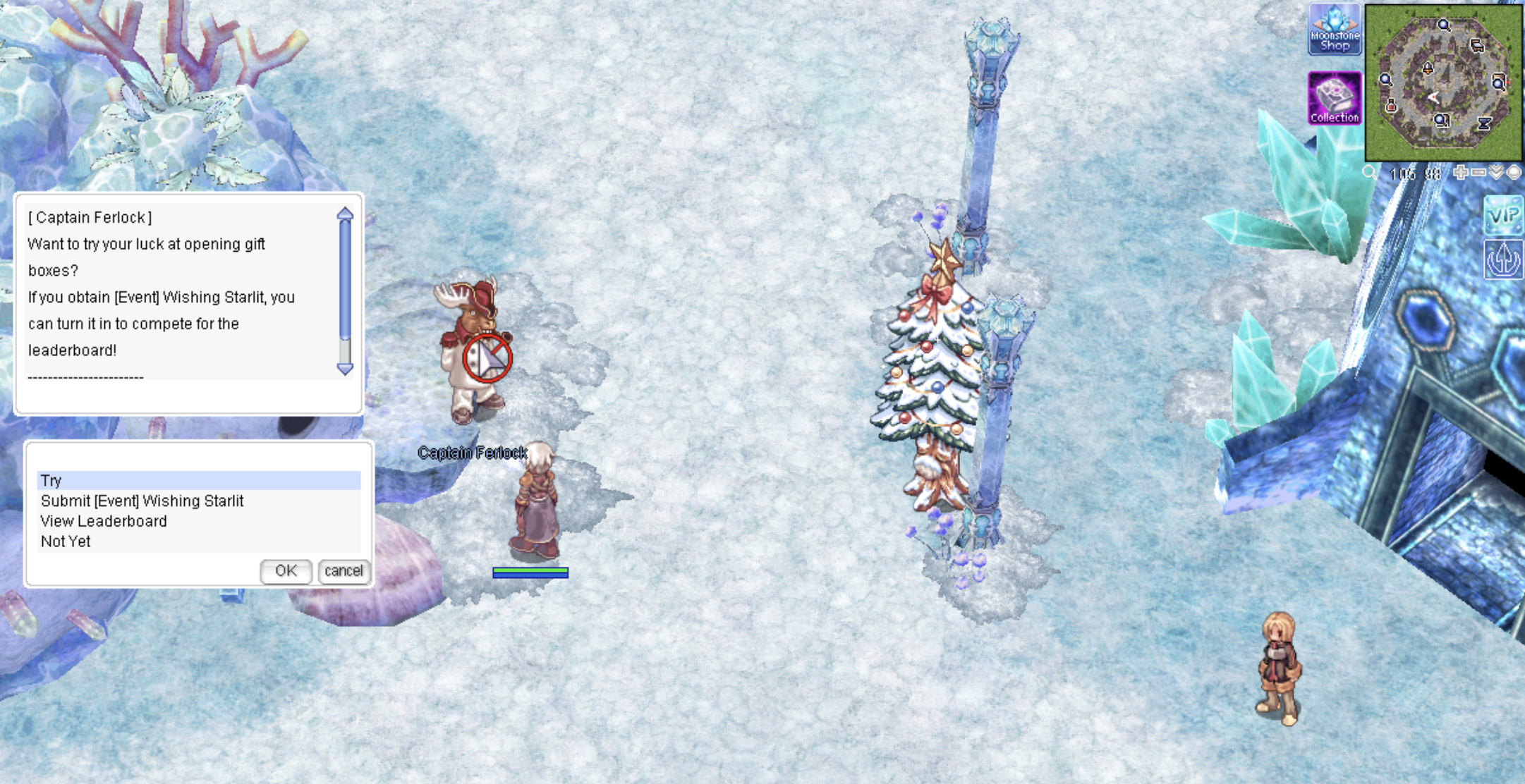Select Submit [Event] Wishing Starlit option
The image size is (1525, 784).
[x=142, y=501]
